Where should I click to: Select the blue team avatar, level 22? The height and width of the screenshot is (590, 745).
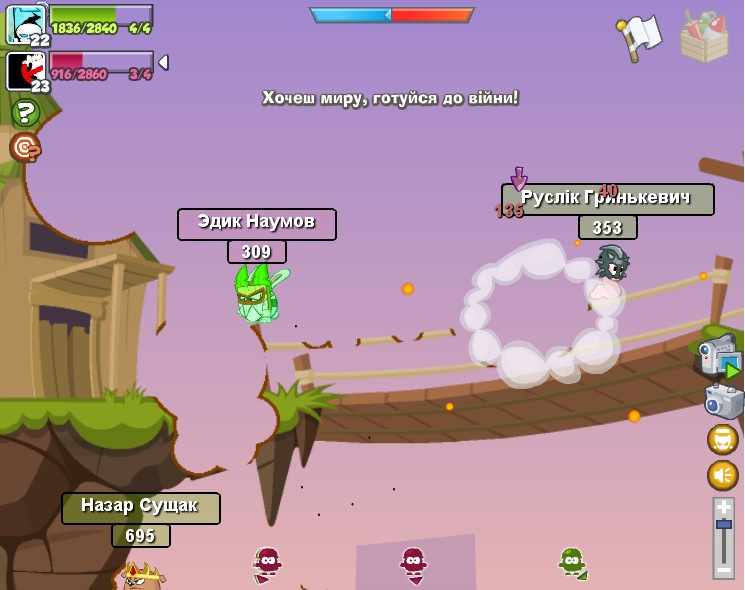(25, 23)
